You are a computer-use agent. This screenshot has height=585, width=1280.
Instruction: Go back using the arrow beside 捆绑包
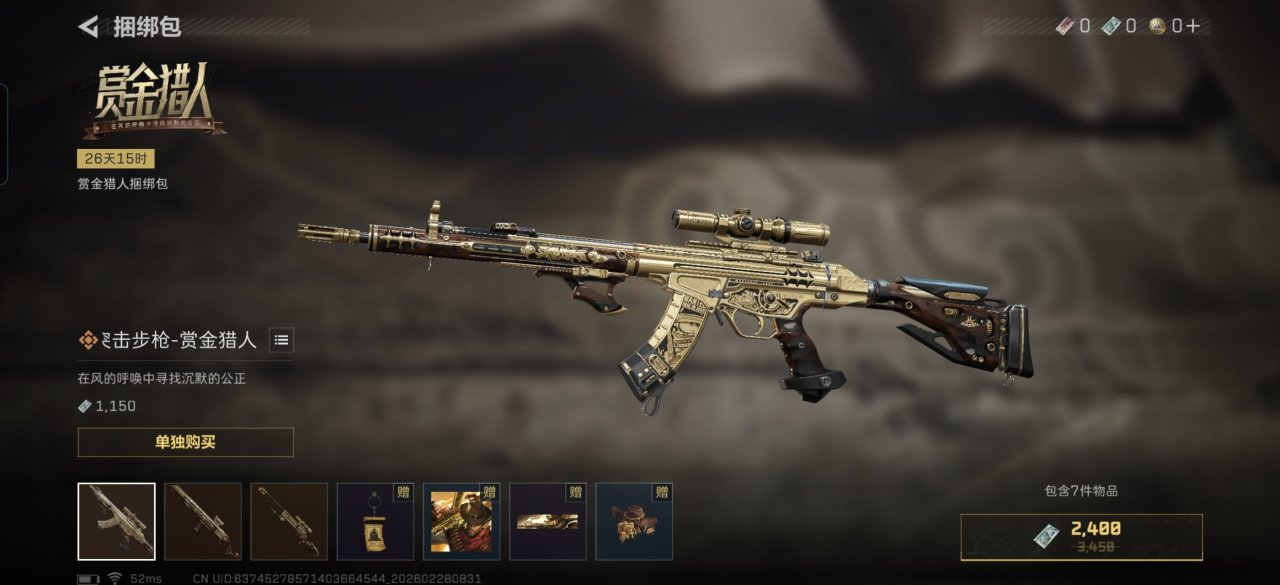click(x=89, y=27)
